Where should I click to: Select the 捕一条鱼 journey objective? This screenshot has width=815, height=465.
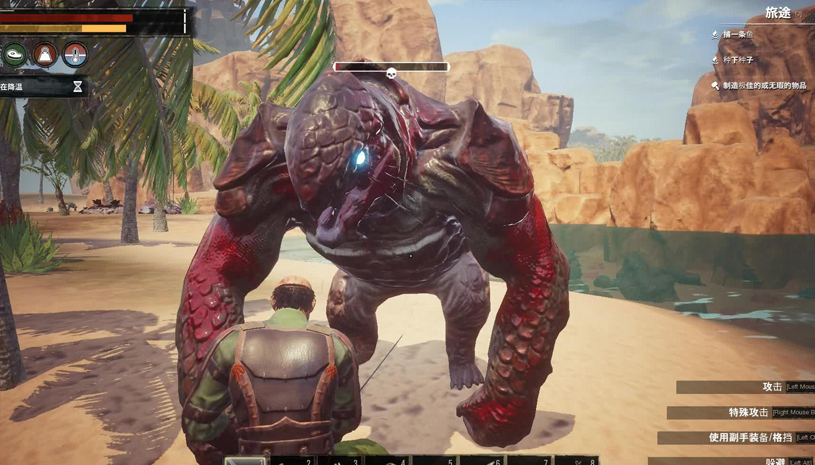[x=738, y=35]
